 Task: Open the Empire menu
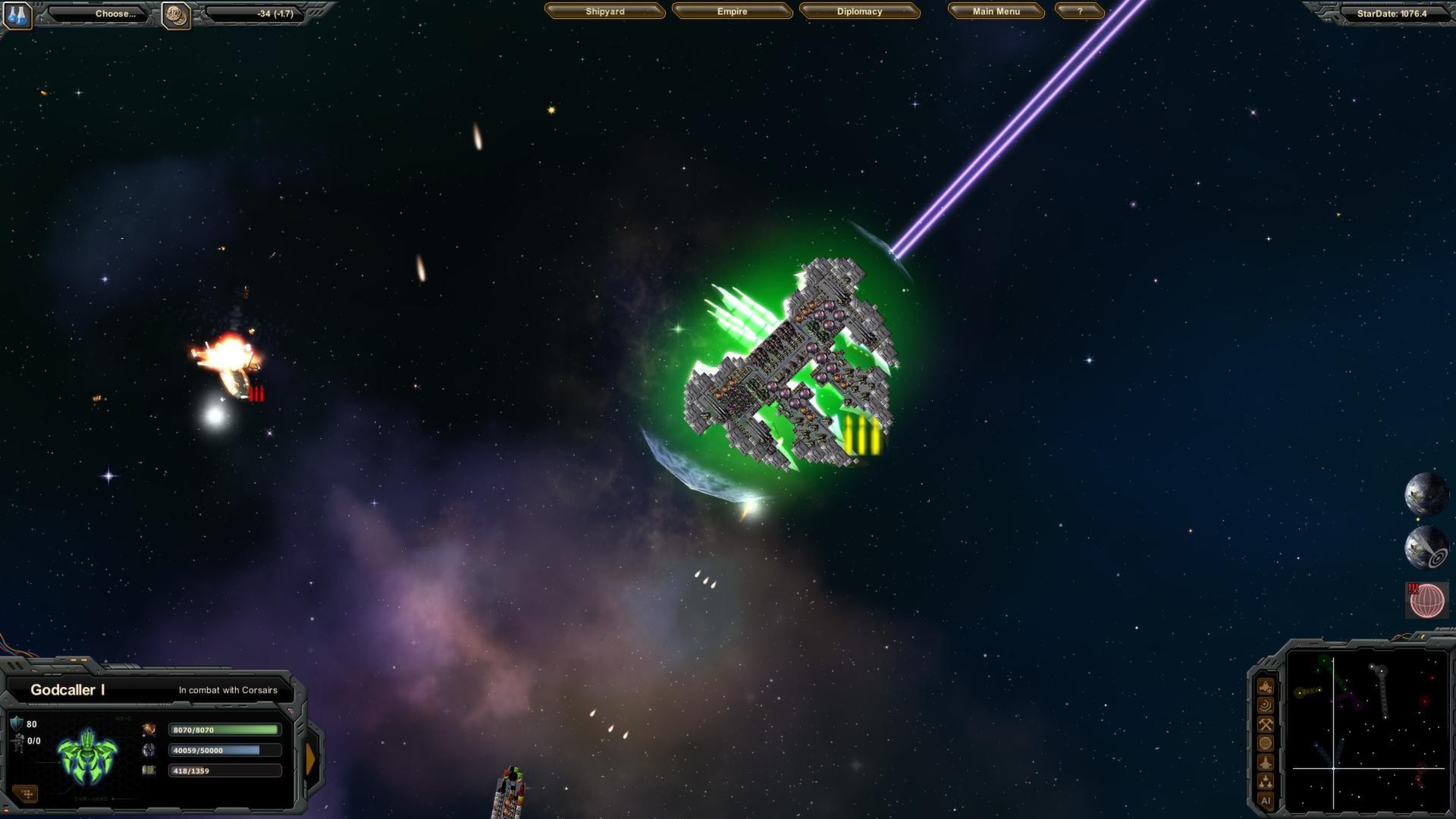click(x=733, y=11)
